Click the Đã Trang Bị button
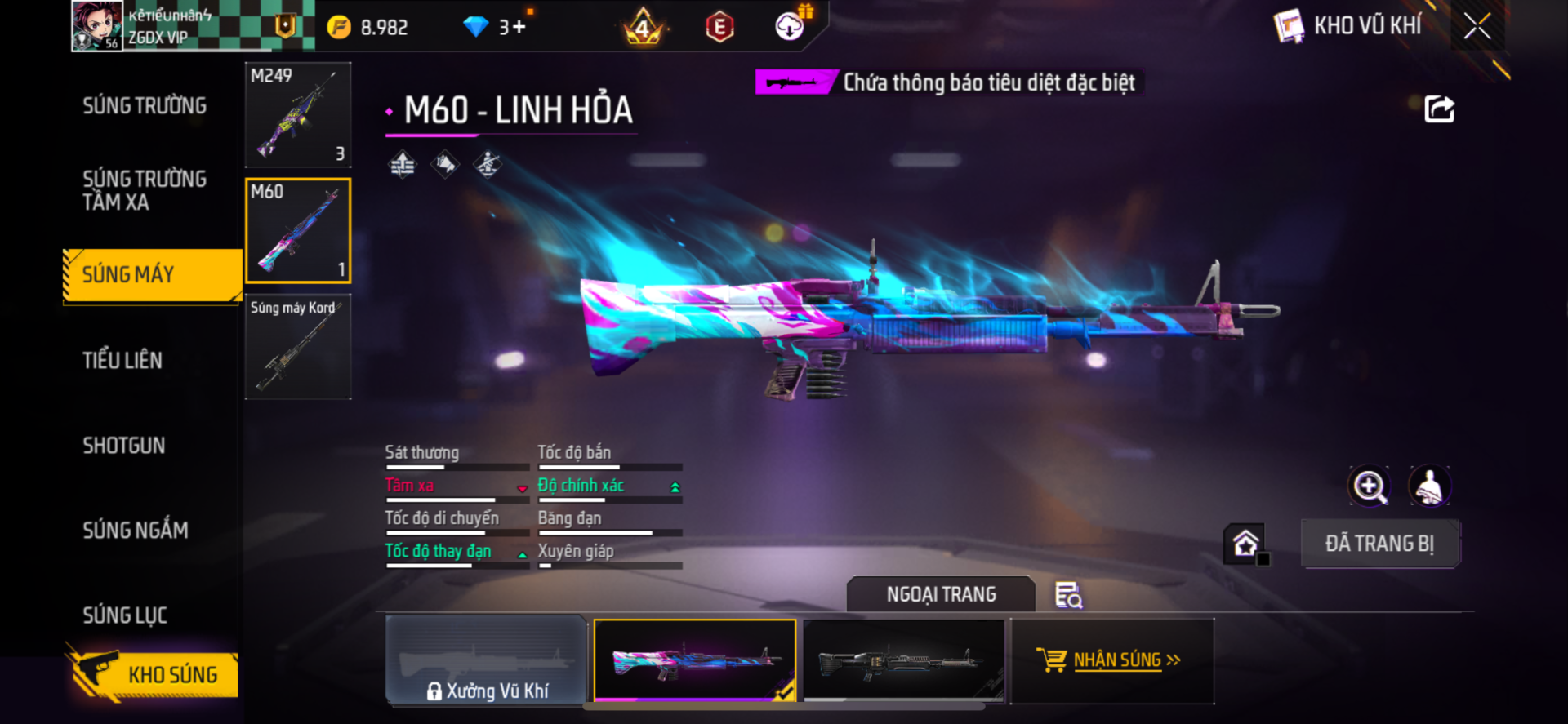 [1379, 544]
